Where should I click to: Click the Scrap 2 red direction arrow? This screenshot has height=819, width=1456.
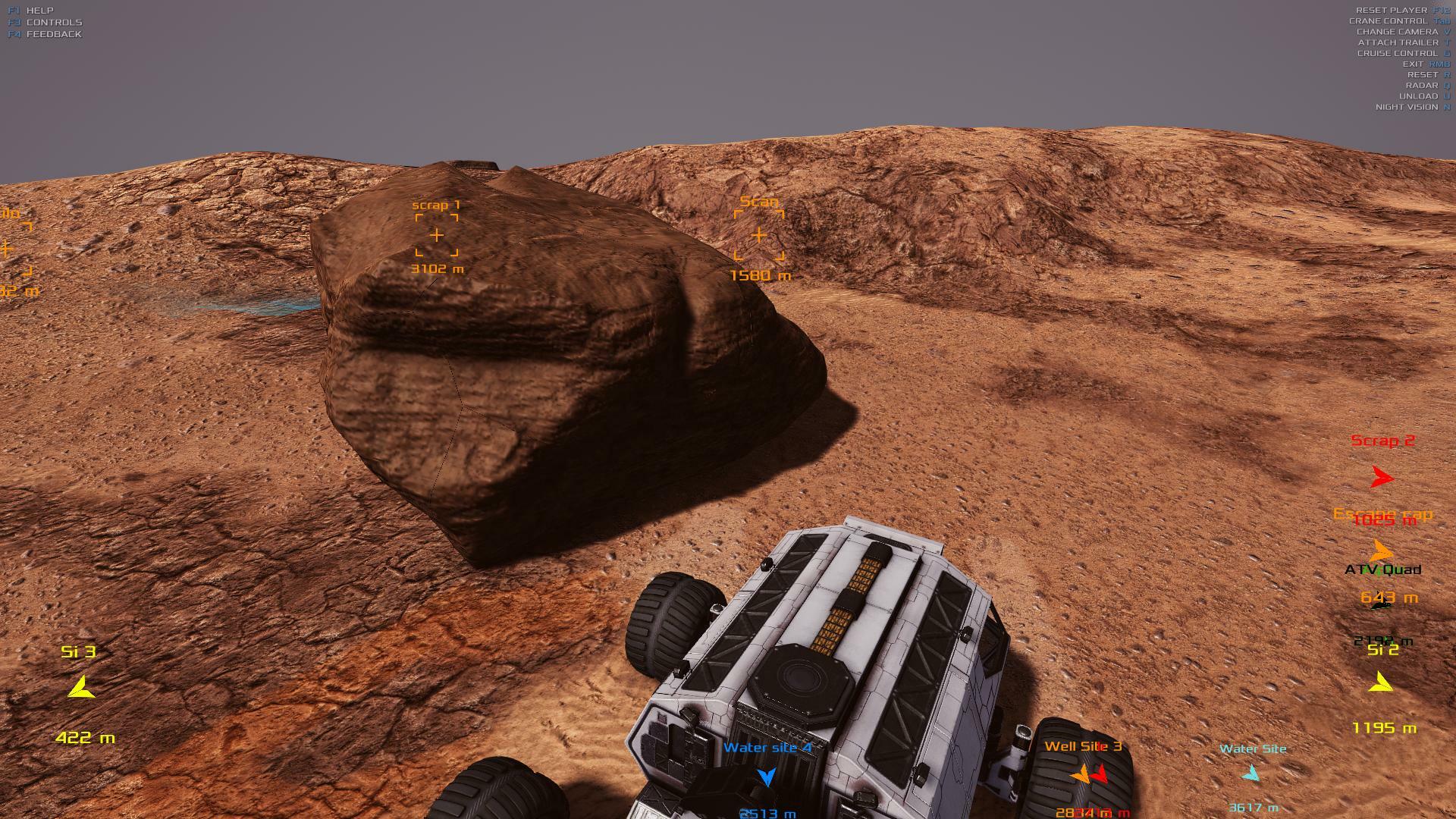[x=1382, y=478]
